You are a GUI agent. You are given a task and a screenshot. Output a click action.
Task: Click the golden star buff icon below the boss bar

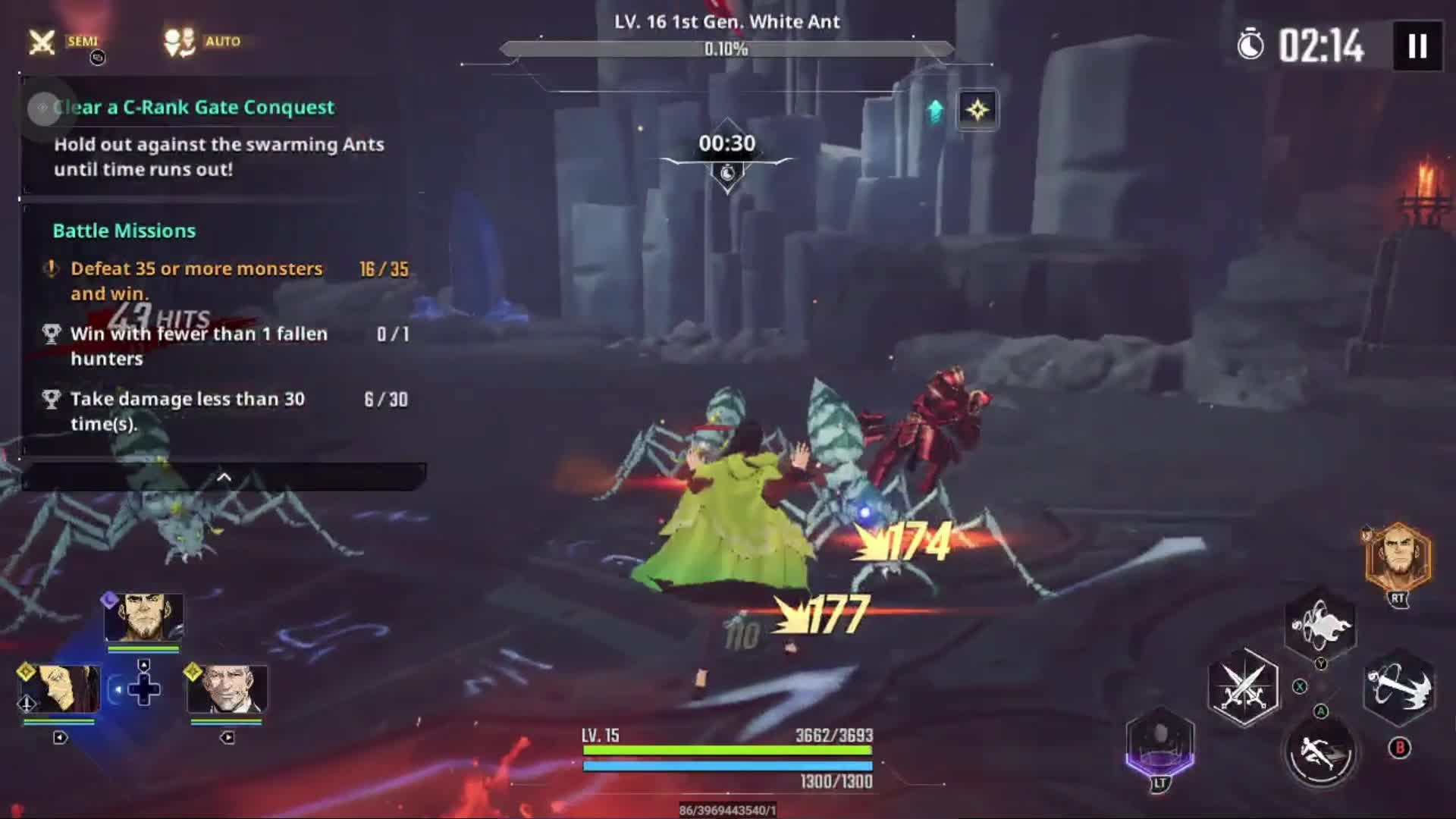point(977,111)
